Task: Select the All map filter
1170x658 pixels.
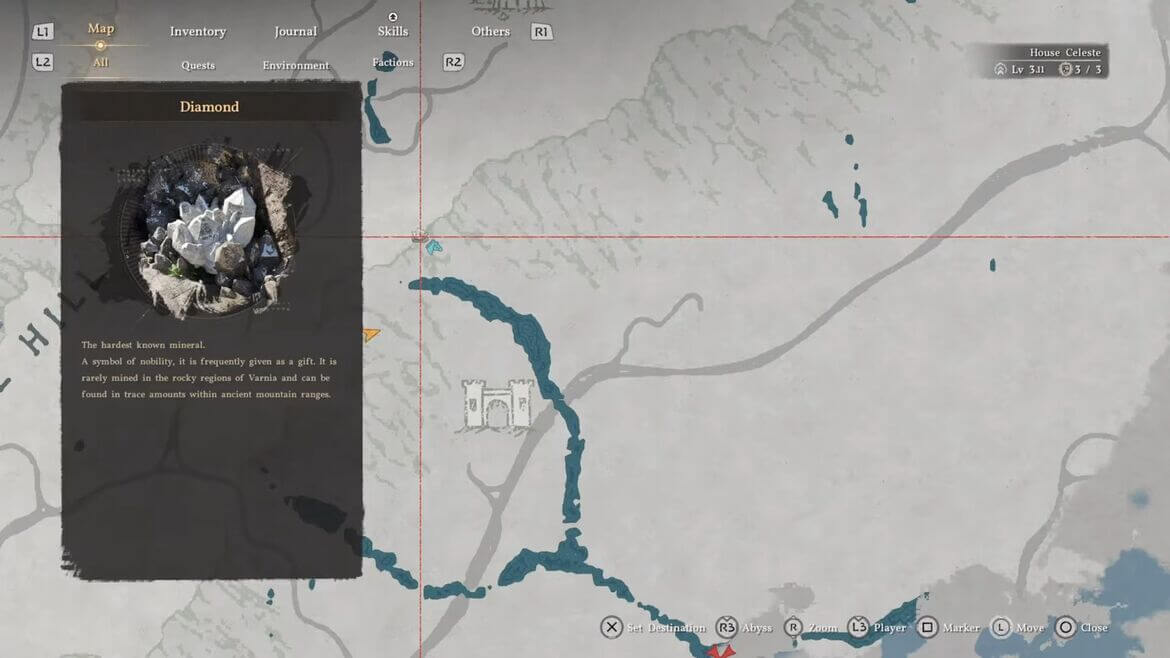Action: point(100,63)
